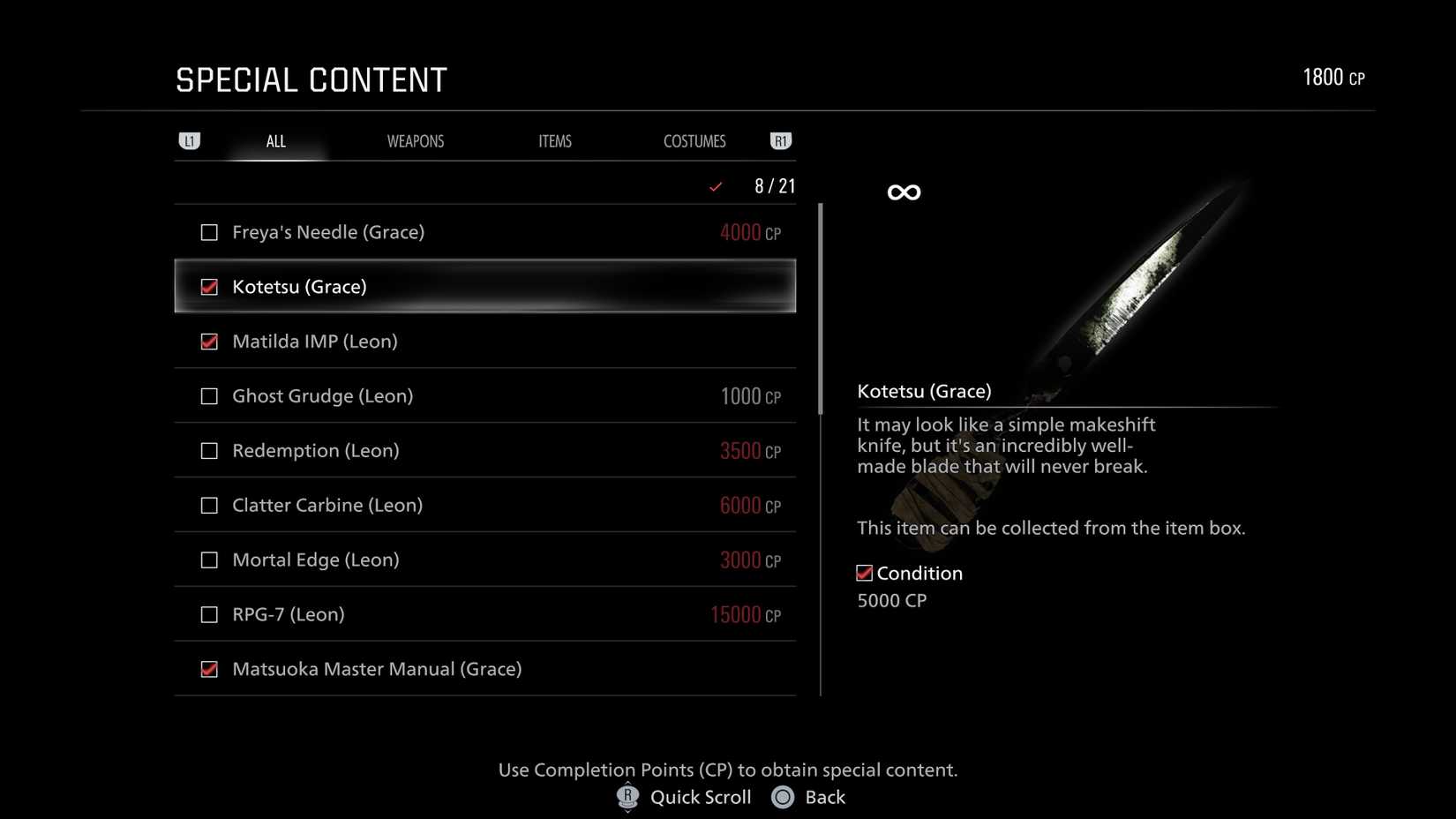Switch to the ALL tab
The image size is (1456, 819).
(x=275, y=140)
